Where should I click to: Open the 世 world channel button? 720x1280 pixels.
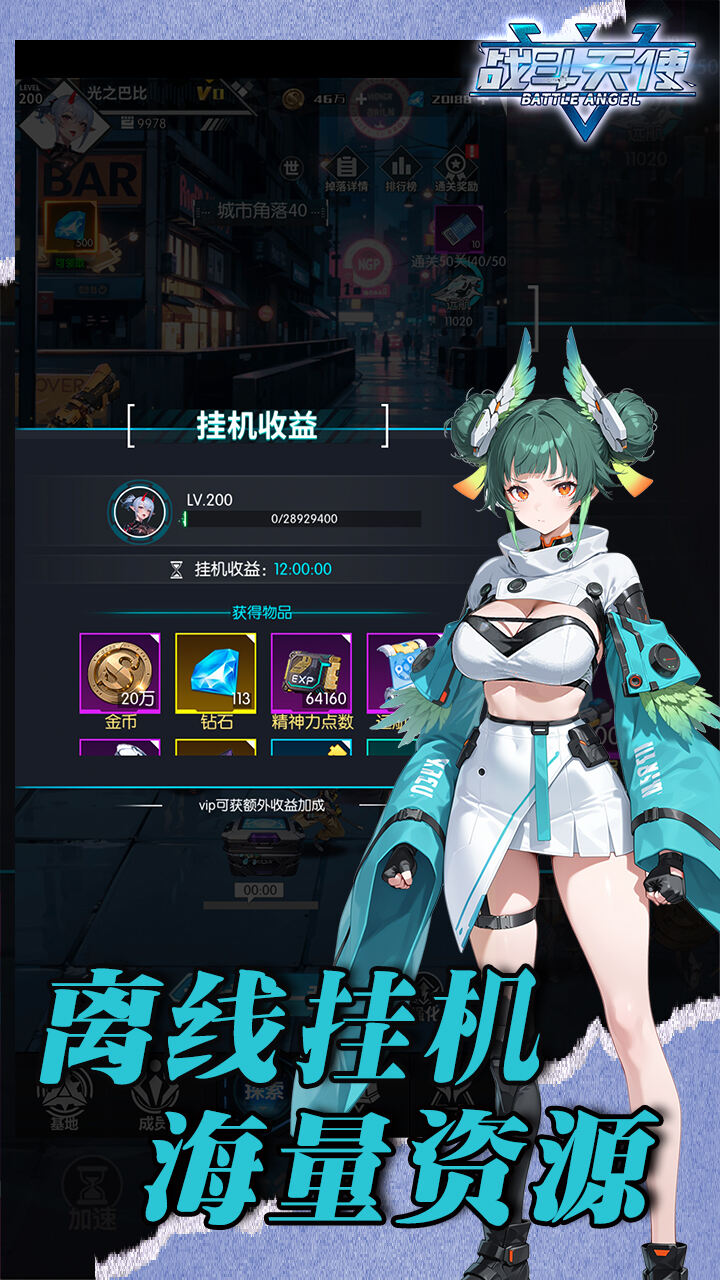pyautogui.click(x=291, y=168)
